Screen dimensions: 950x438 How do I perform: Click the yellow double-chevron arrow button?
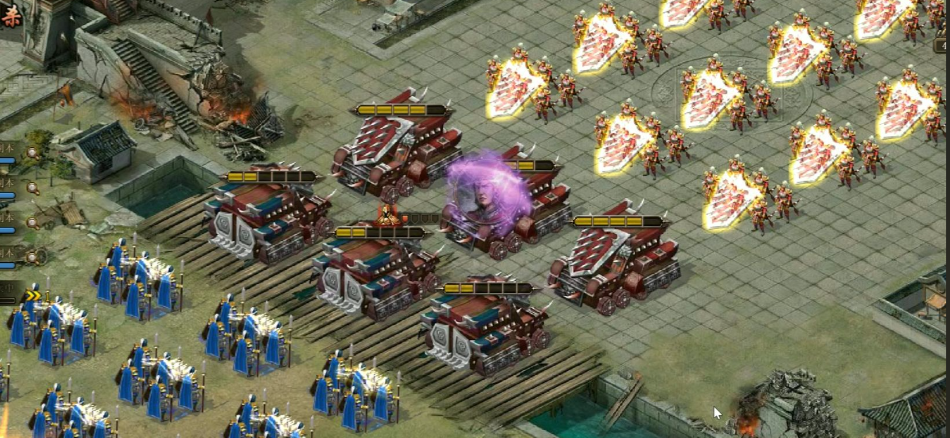[x=31, y=294]
